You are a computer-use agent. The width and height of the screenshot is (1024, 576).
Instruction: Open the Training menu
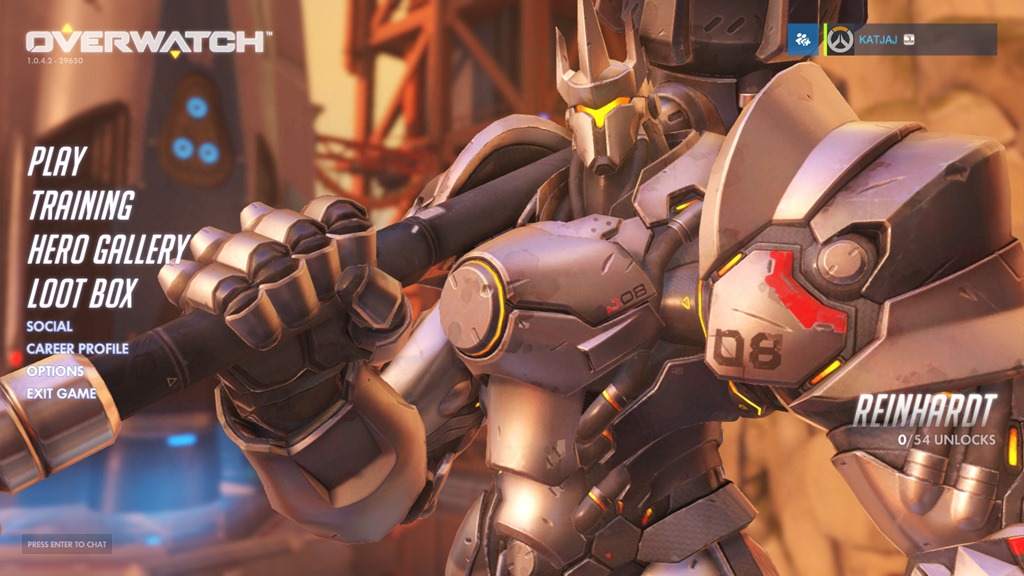click(81, 205)
